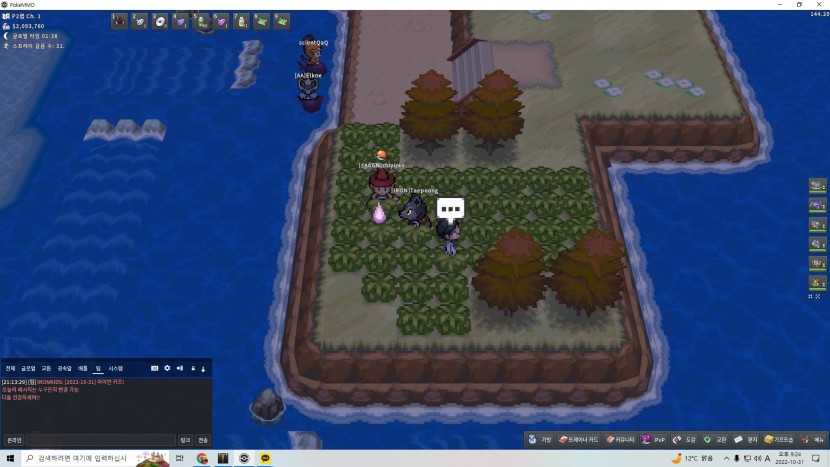Click the chat message input field
This screenshot has width=830, height=467.
tap(100, 440)
